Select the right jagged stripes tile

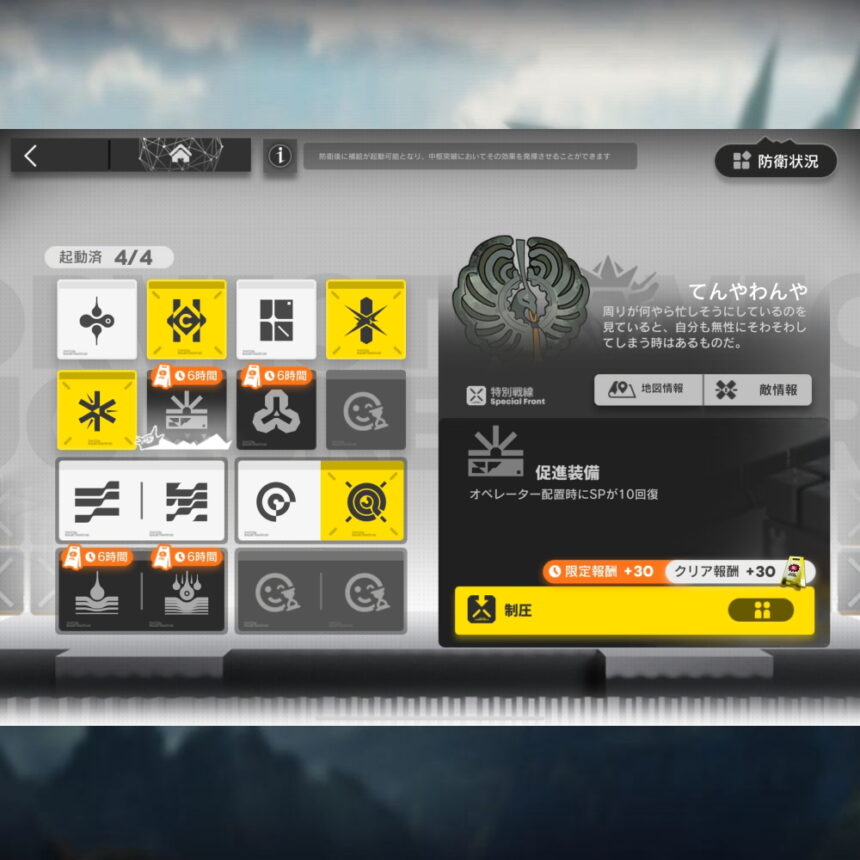[x=186, y=501]
